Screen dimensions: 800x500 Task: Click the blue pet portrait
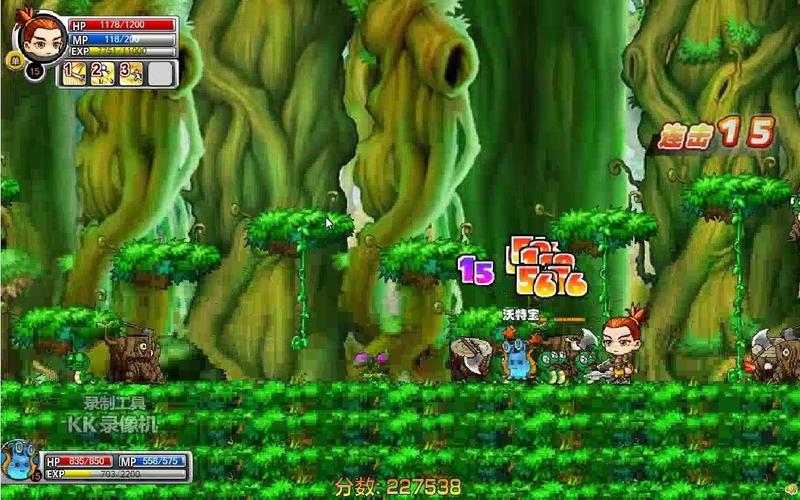point(20,464)
